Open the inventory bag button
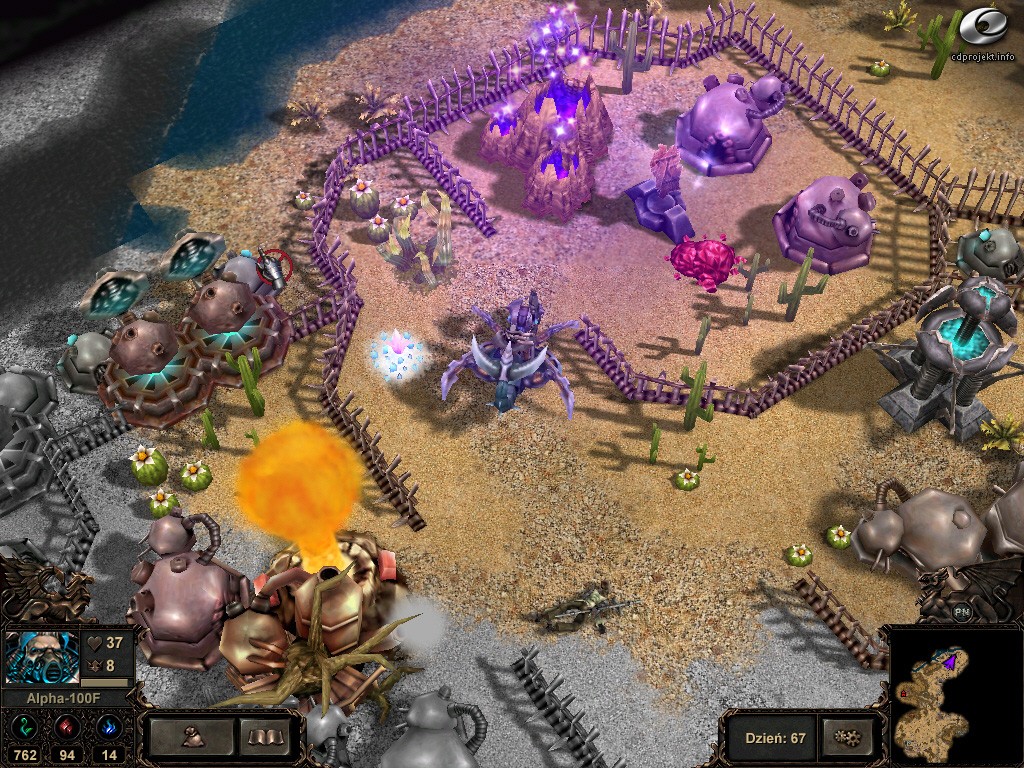The height and width of the screenshot is (768, 1024). [x=193, y=738]
